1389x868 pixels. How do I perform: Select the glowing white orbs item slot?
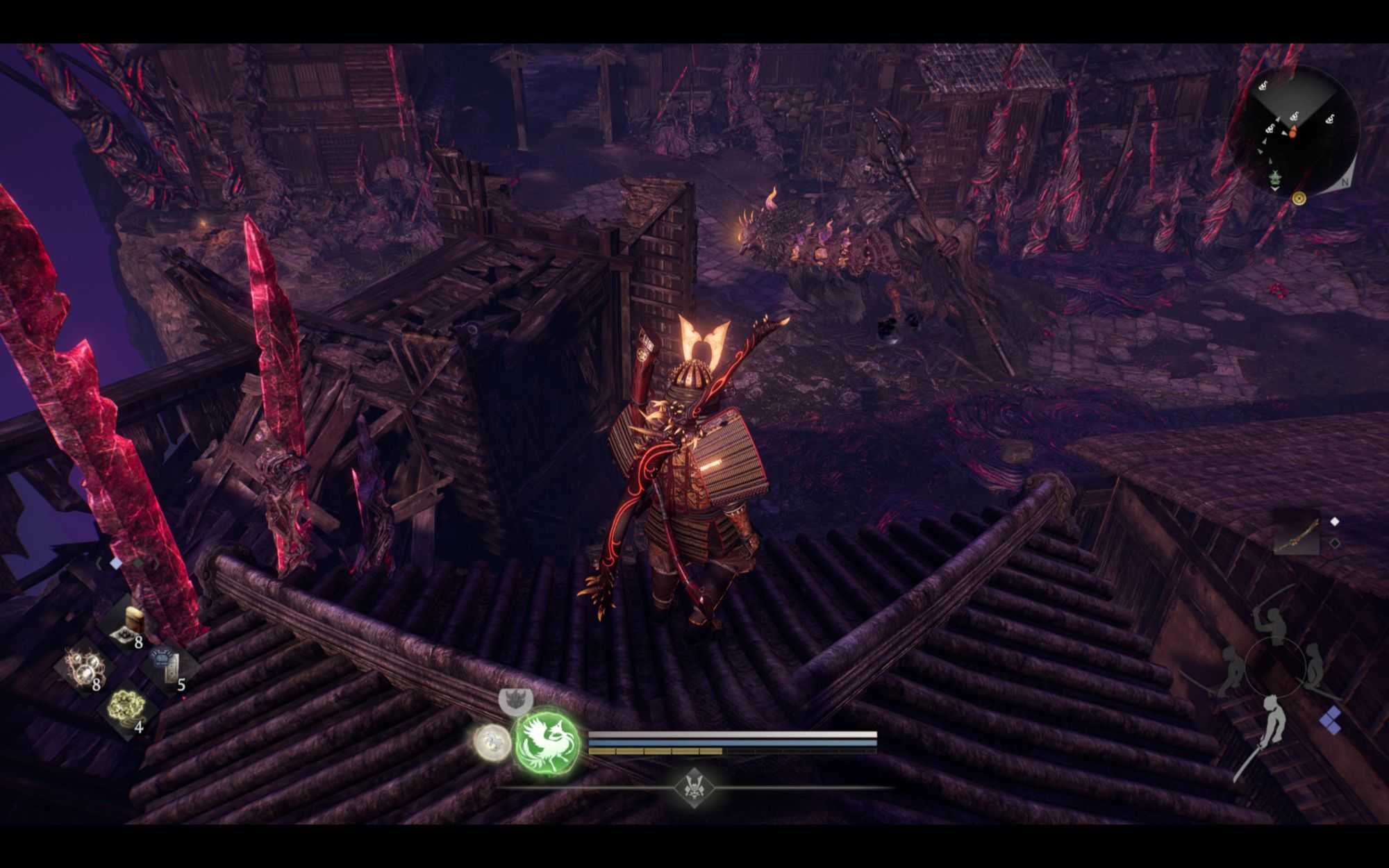[85, 667]
